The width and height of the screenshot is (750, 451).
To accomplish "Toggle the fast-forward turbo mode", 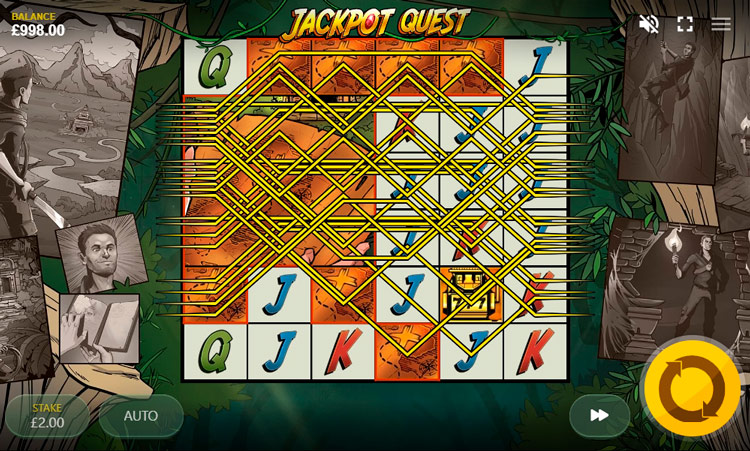I will (599, 415).
